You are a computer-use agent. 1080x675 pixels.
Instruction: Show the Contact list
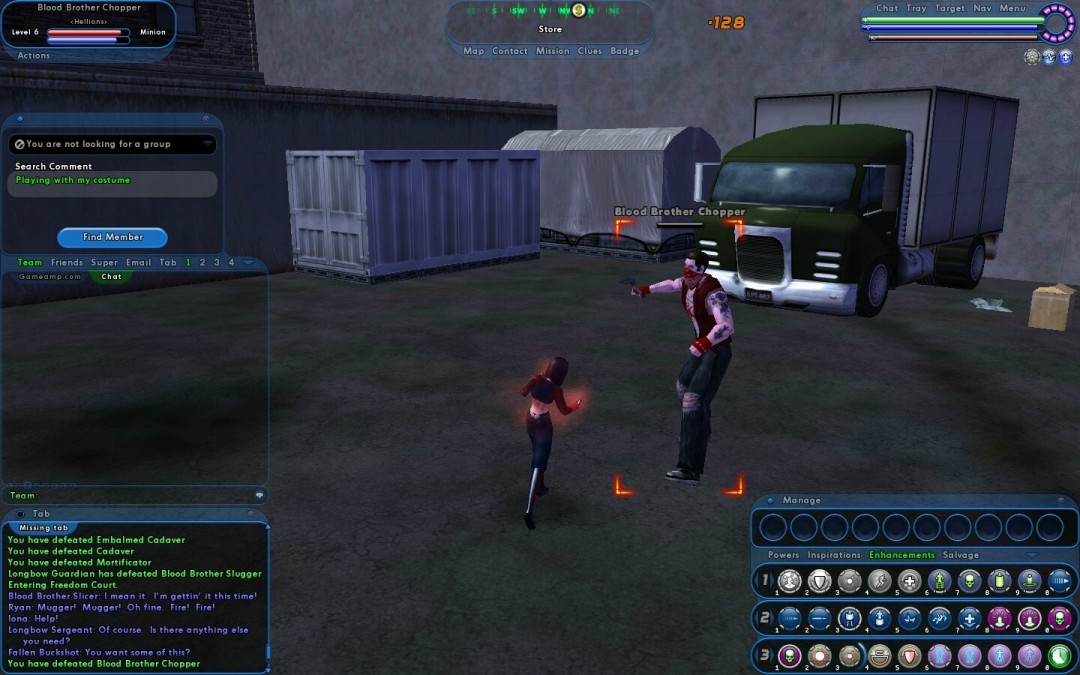[509, 51]
